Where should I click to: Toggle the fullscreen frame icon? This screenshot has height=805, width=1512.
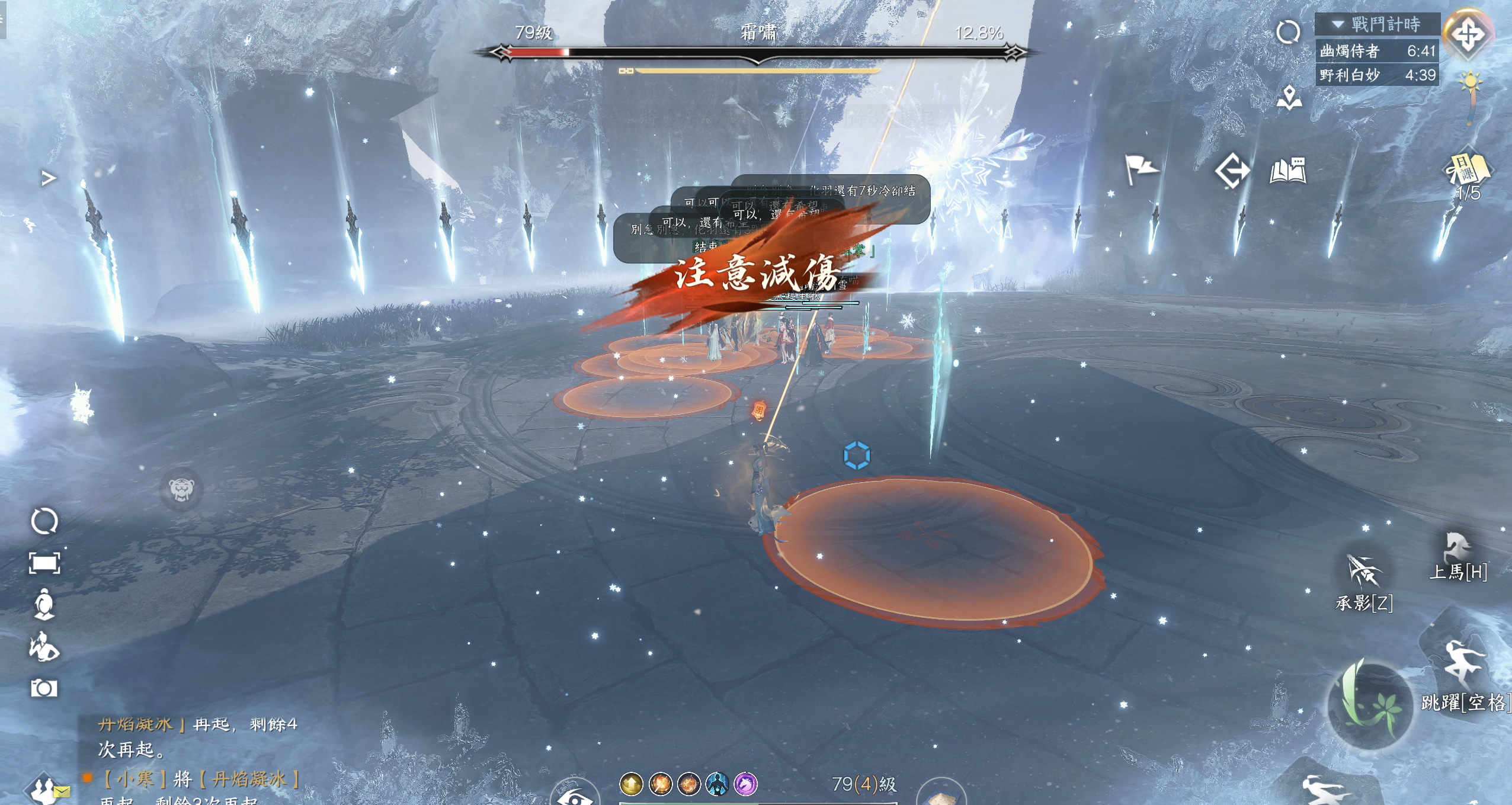point(44,563)
